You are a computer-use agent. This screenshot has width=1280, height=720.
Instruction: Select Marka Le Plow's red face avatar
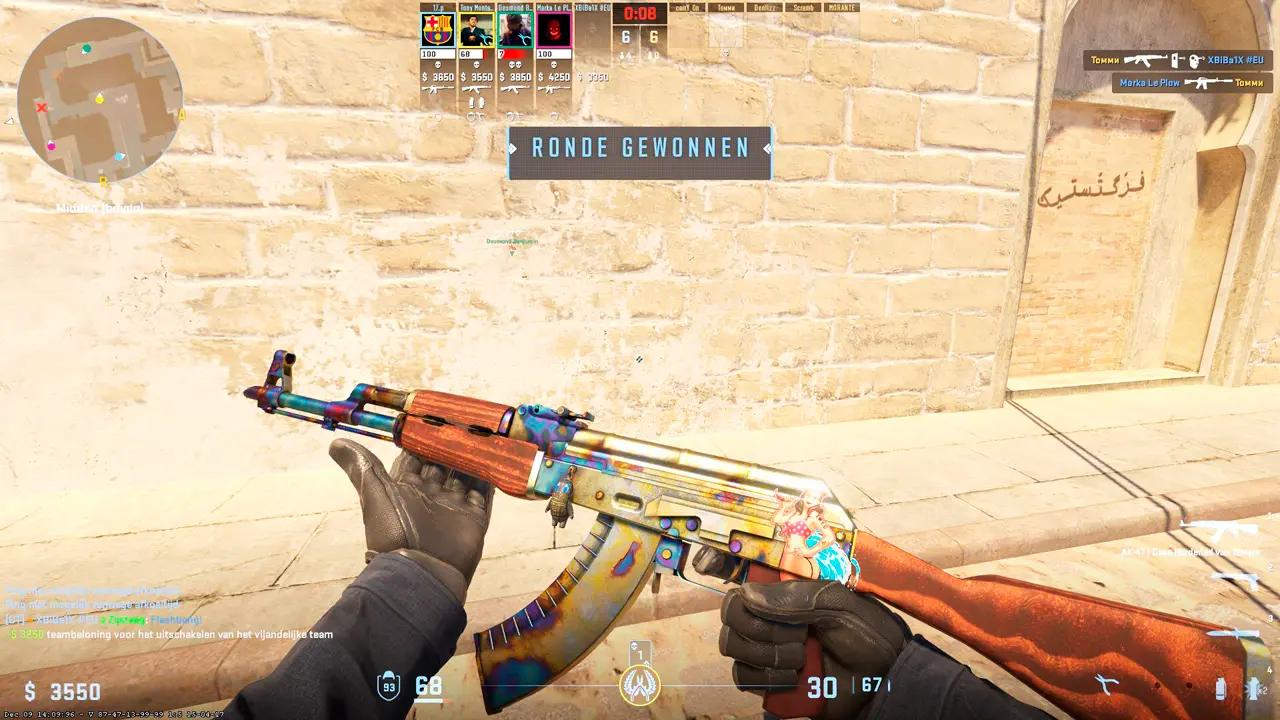(x=553, y=30)
